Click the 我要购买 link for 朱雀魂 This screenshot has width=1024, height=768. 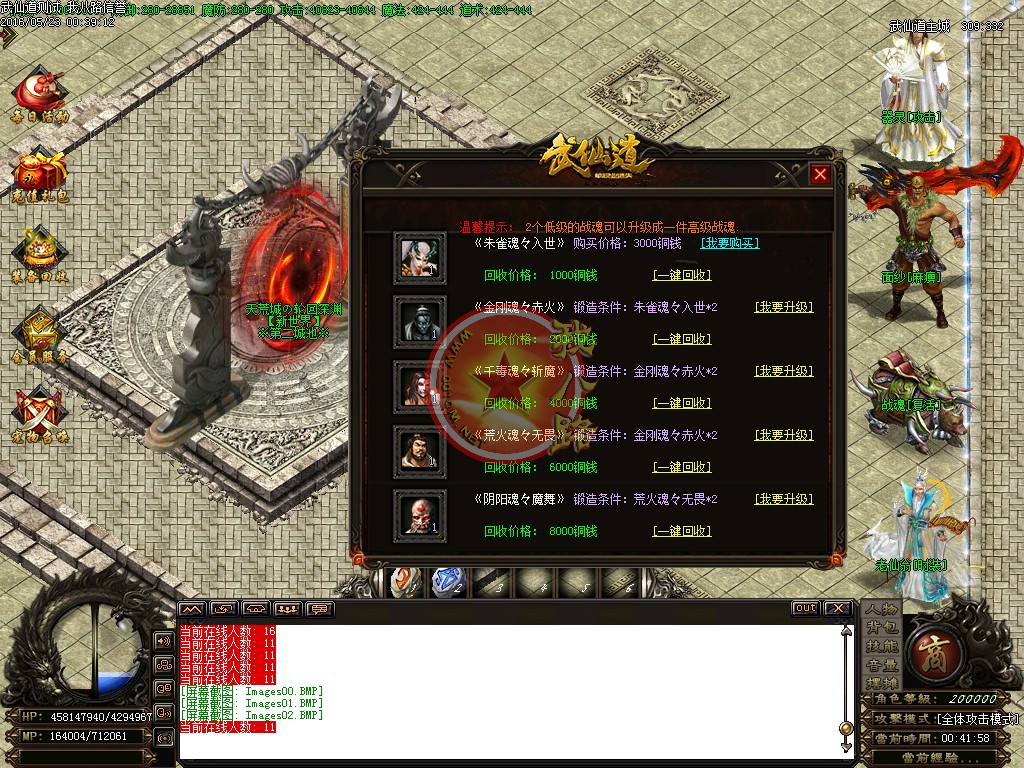coord(729,243)
